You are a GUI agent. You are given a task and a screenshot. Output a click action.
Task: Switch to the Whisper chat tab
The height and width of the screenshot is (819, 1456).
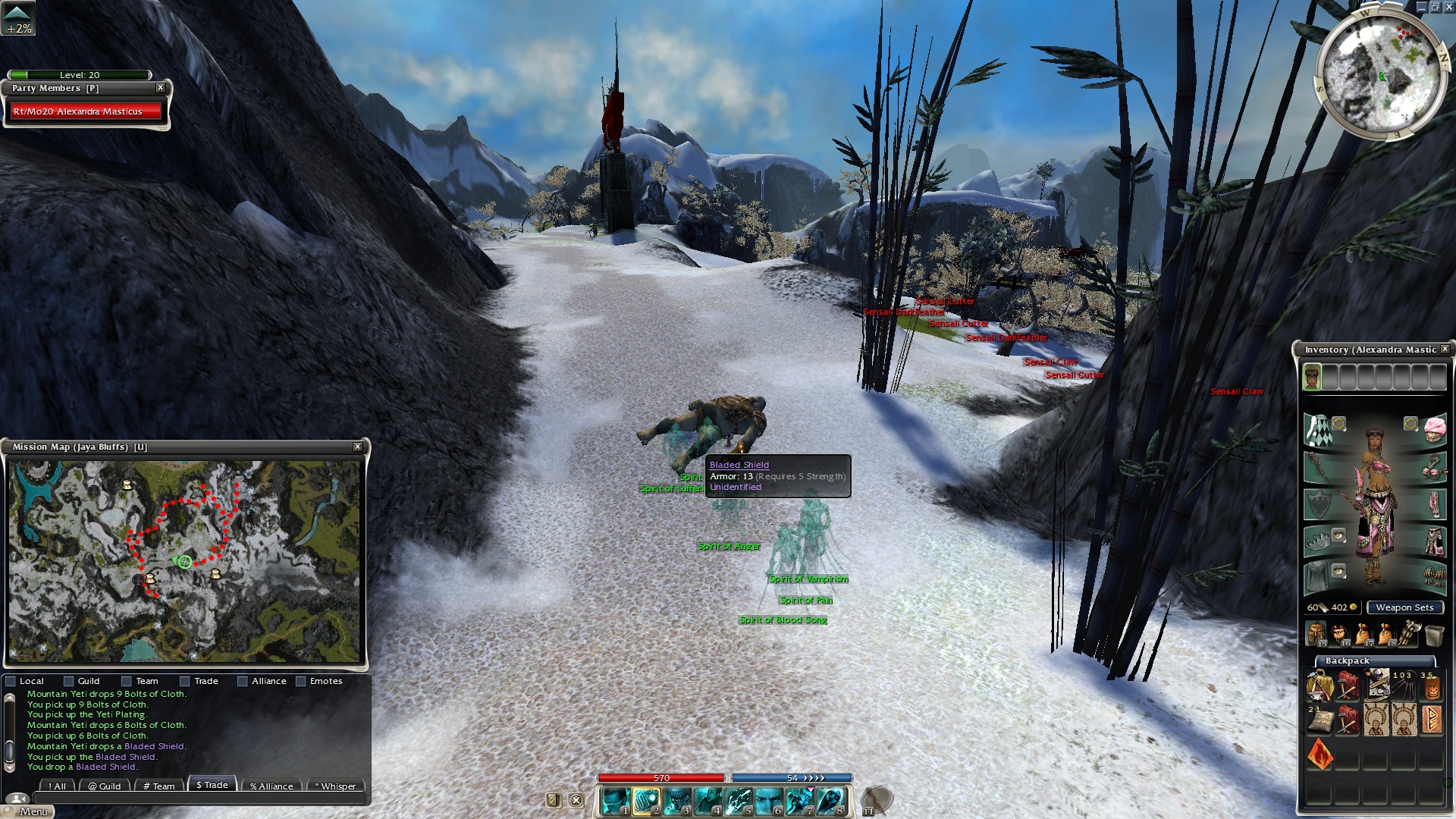coord(334,786)
